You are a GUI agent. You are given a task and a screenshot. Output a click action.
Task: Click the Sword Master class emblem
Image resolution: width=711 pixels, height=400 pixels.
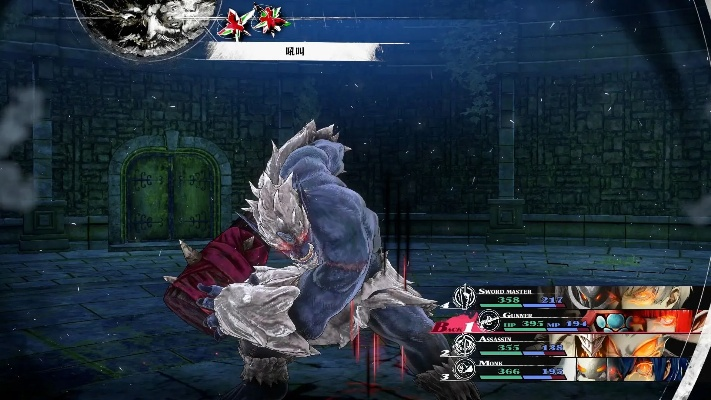[x=463, y=296]
